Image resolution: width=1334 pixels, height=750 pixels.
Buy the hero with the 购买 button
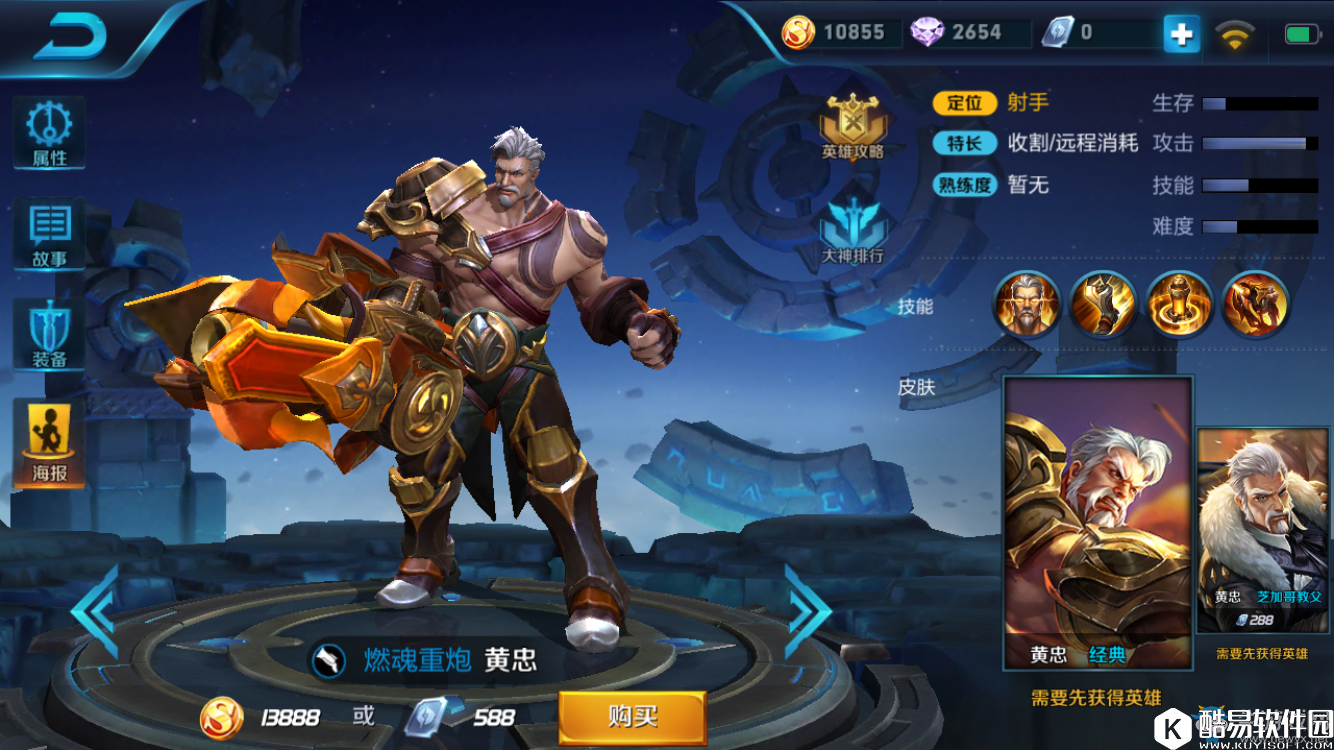coord(632,717)
